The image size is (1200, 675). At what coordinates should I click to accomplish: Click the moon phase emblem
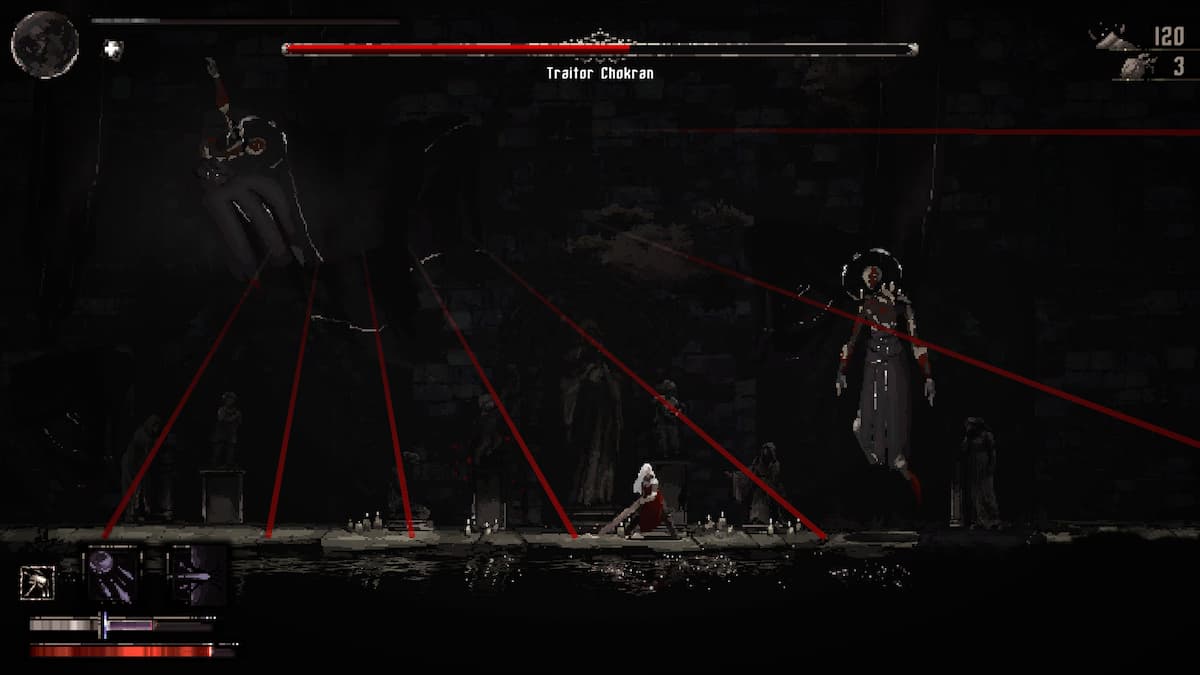pyautogui.click(x=45, y=44)
